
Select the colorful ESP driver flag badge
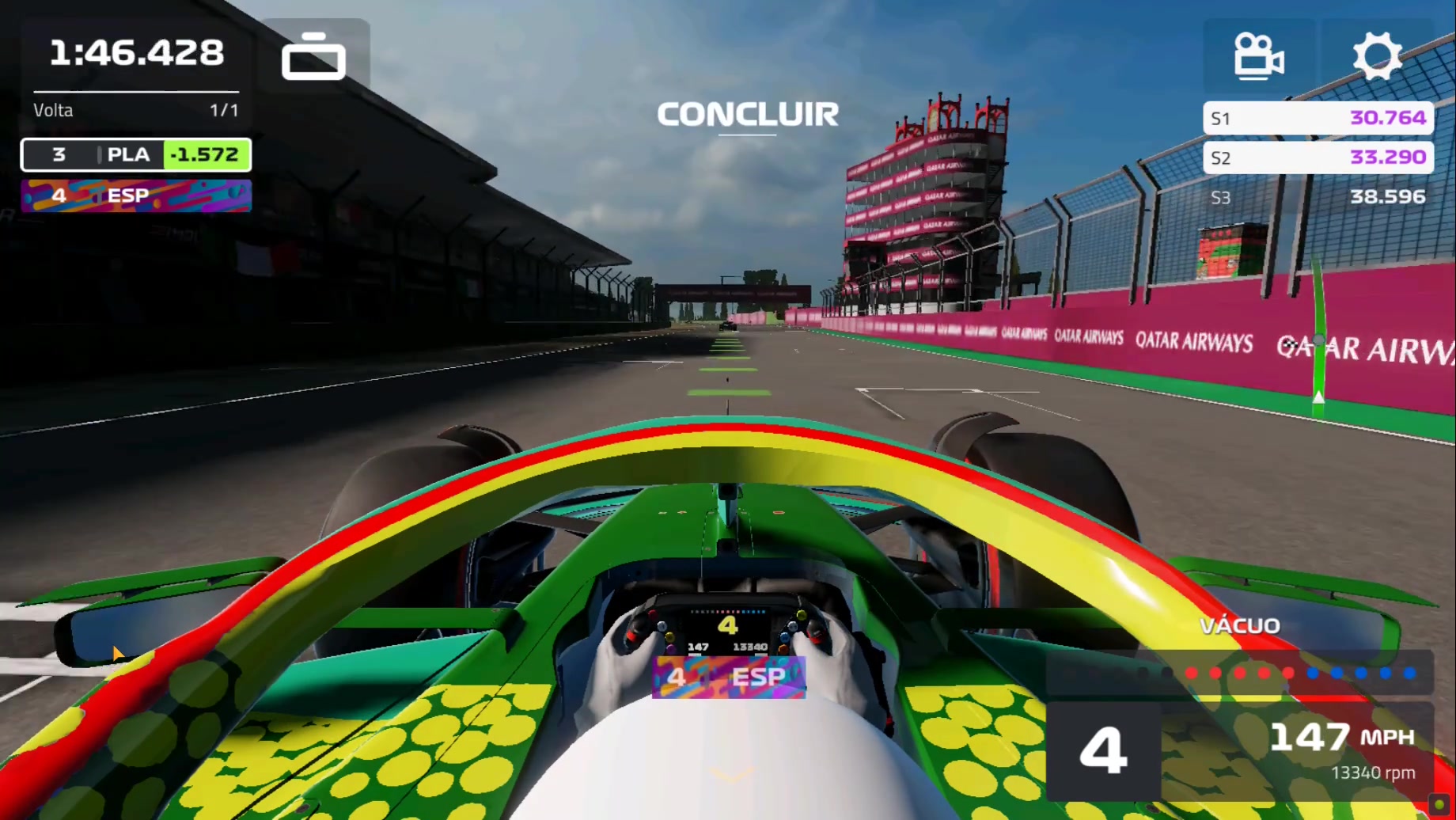[135, 196]
